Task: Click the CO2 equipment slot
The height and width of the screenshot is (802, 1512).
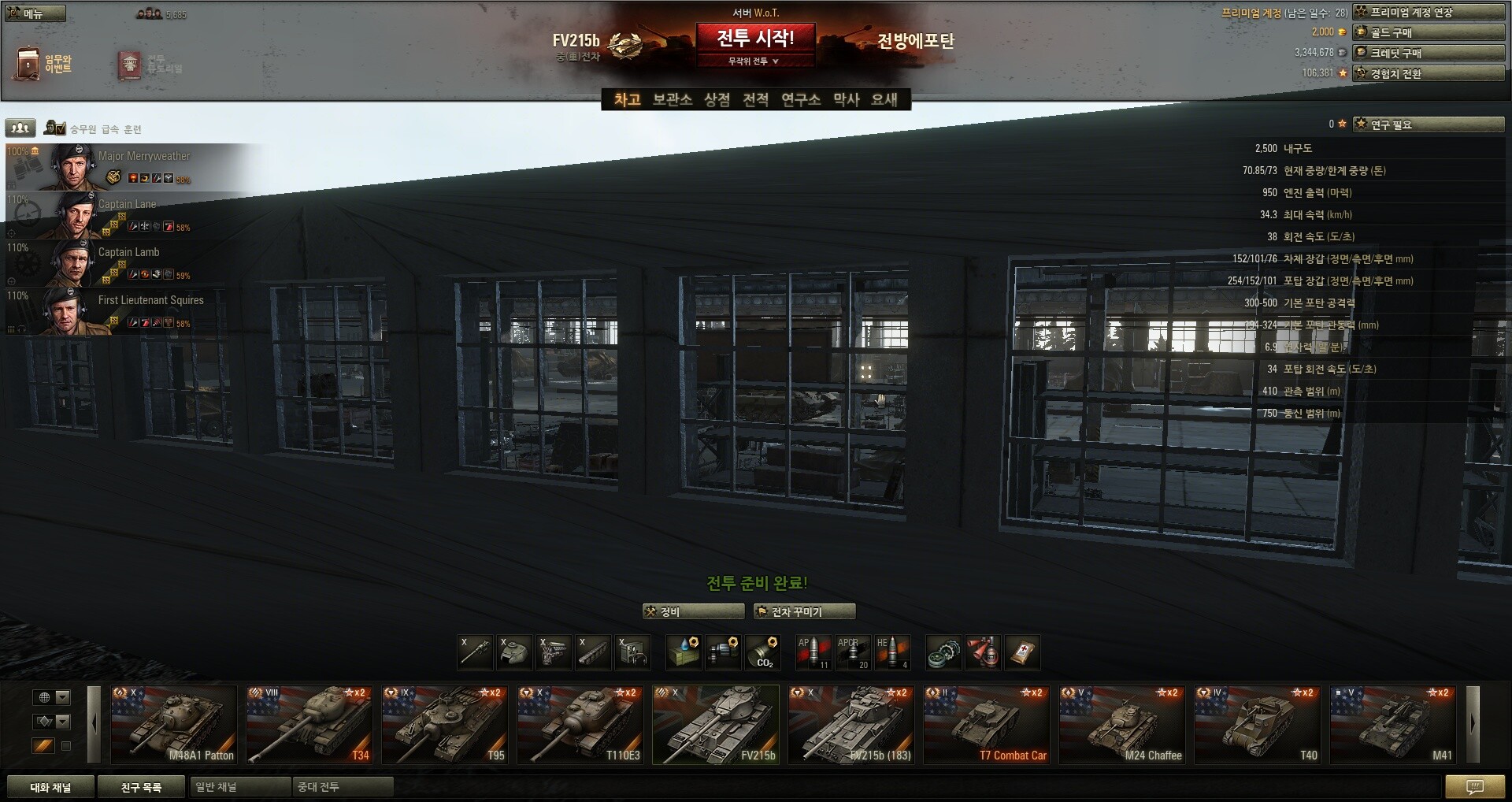Action: point(762,652)
